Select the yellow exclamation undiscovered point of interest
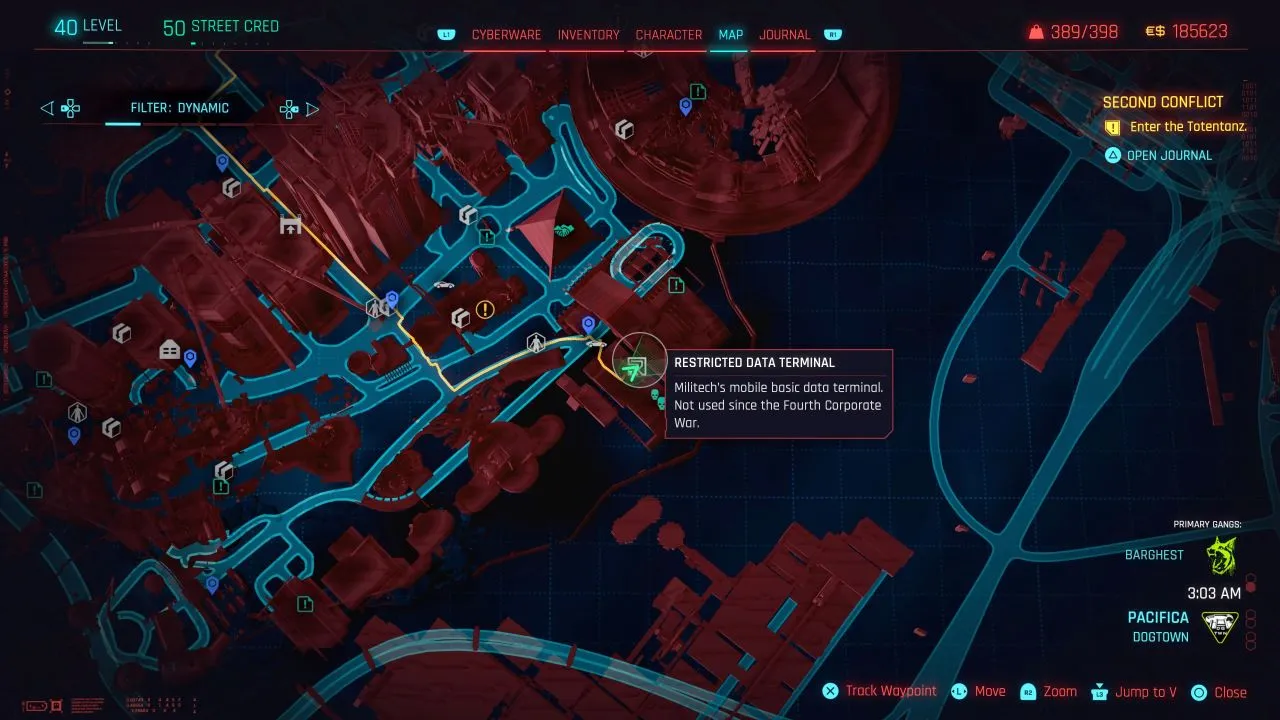This screenshot has width=1280, height=720. 485,310
